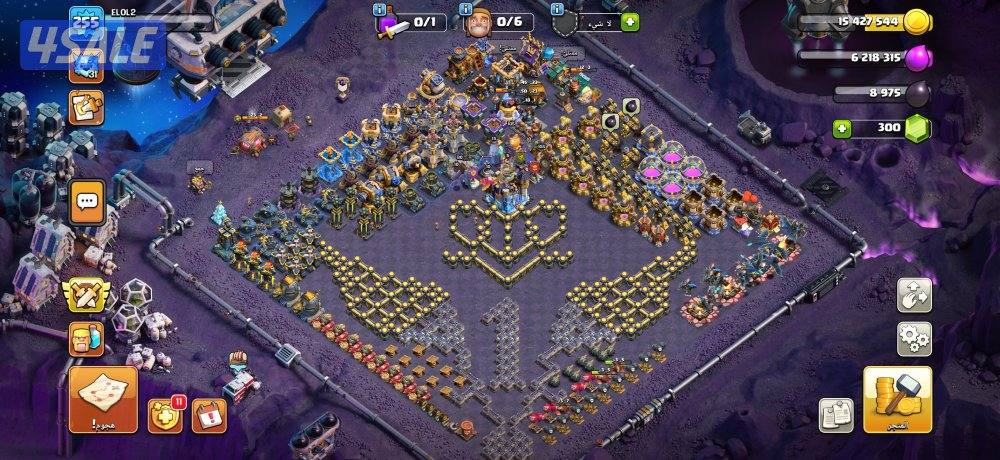Tap the orange Attack map button

[x=103, y=398]
